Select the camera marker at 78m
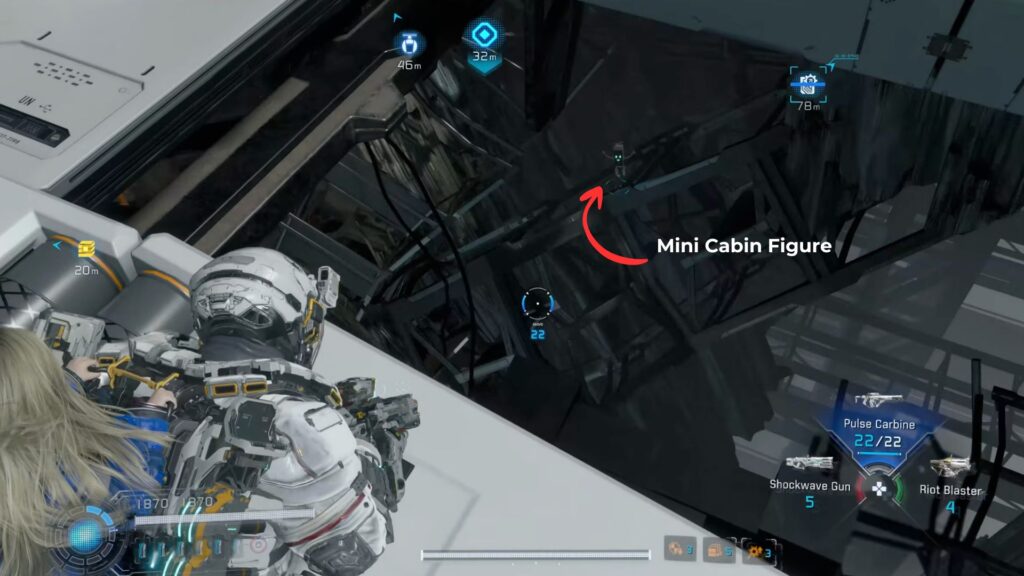This screenshot has width=1024, height=576. coord(808,84)
